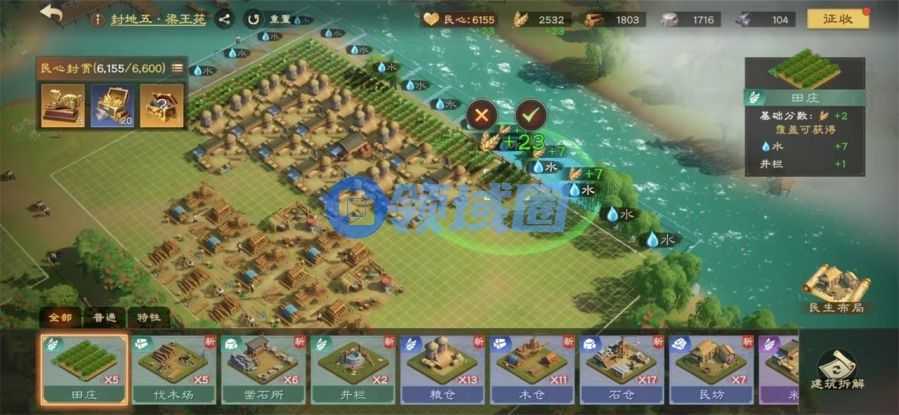Select the 井栏 building card
Viewport: 899px width, 415px height.
tap(353, 367)
